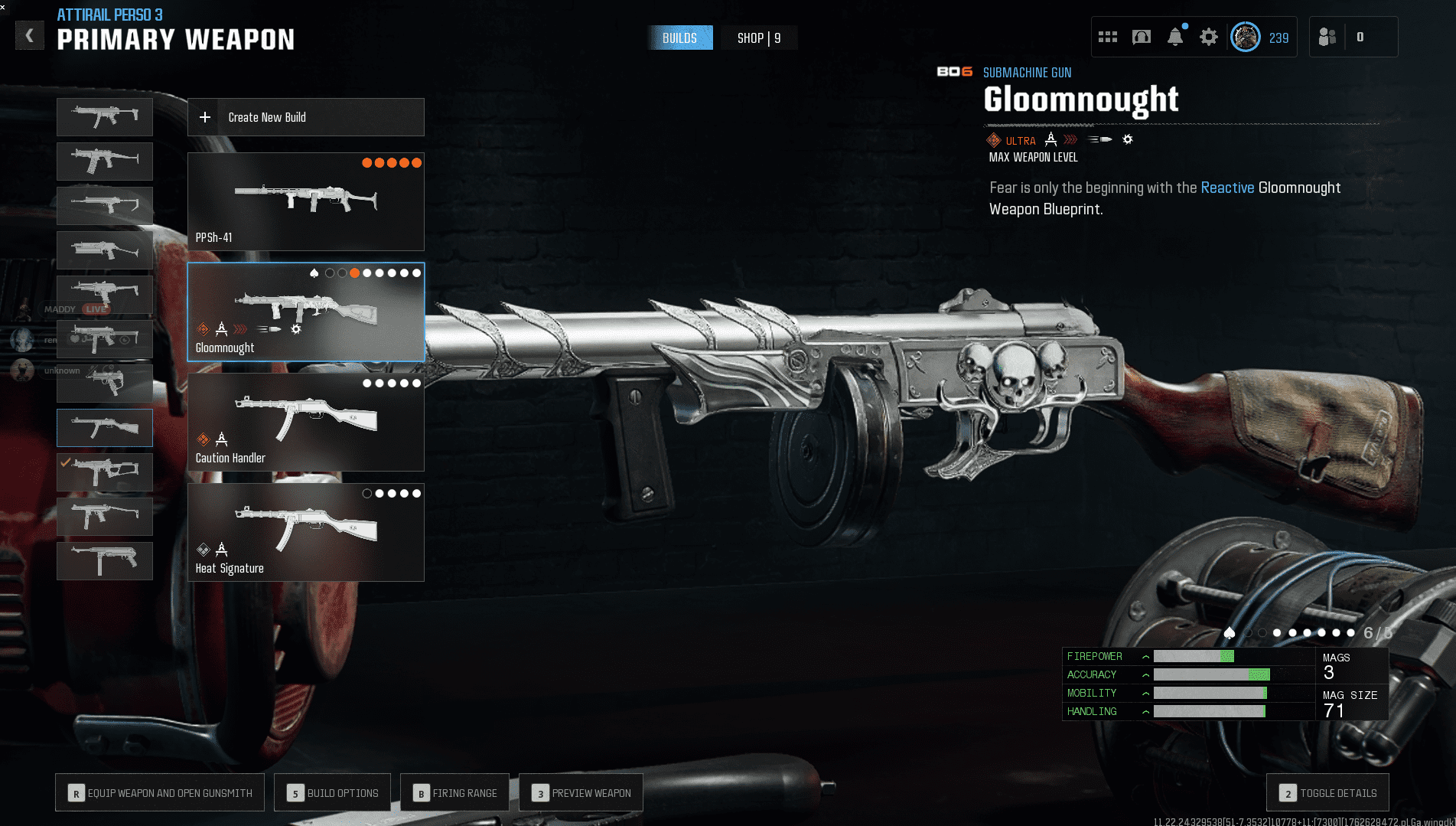Switch to the Builds tab
The width and height of the screenshot is (1456, 826).
[x=679, y=38]
